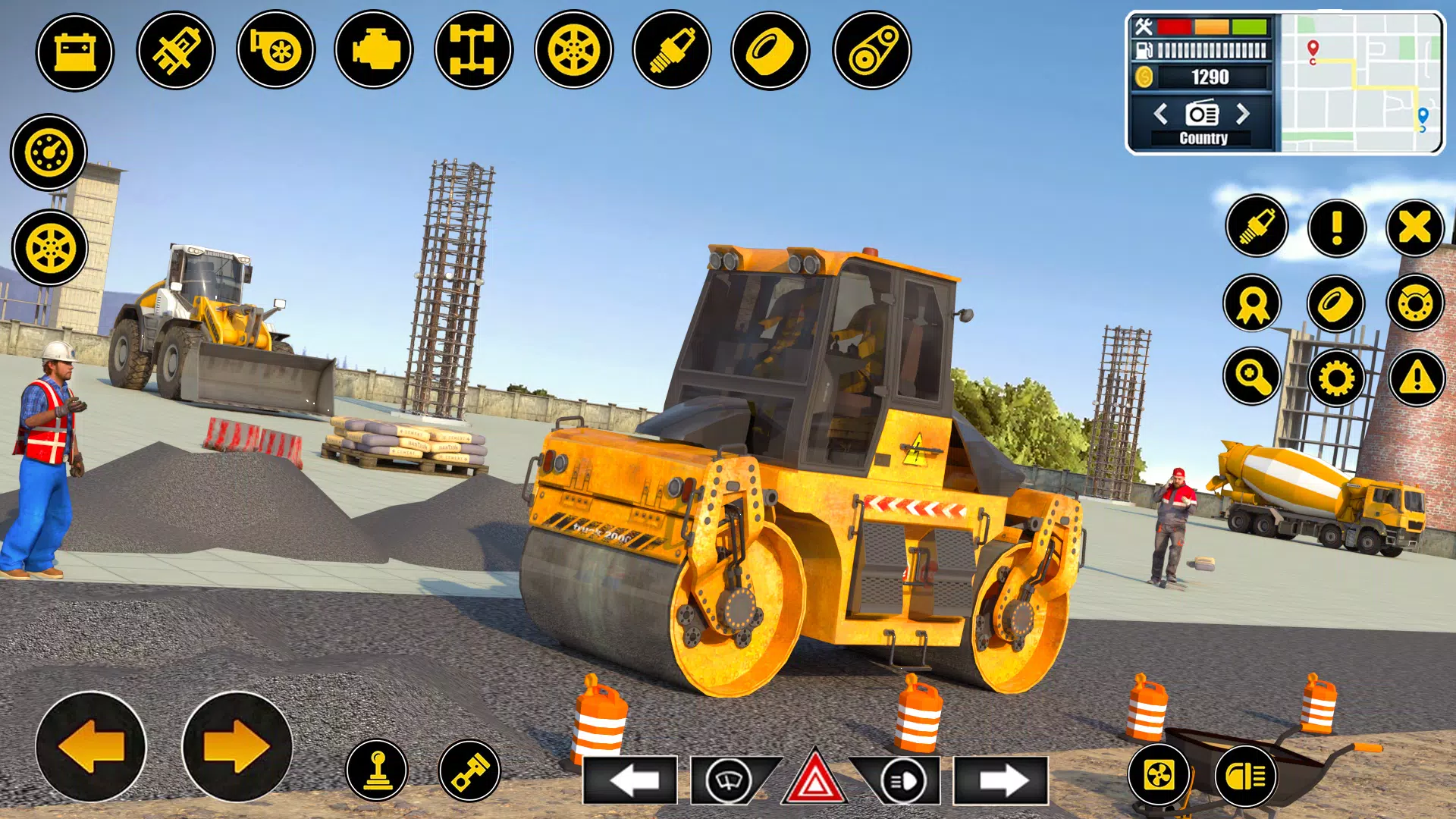Tap the exclamation alert button
1456x819 pixels.
coord(1337,227)
